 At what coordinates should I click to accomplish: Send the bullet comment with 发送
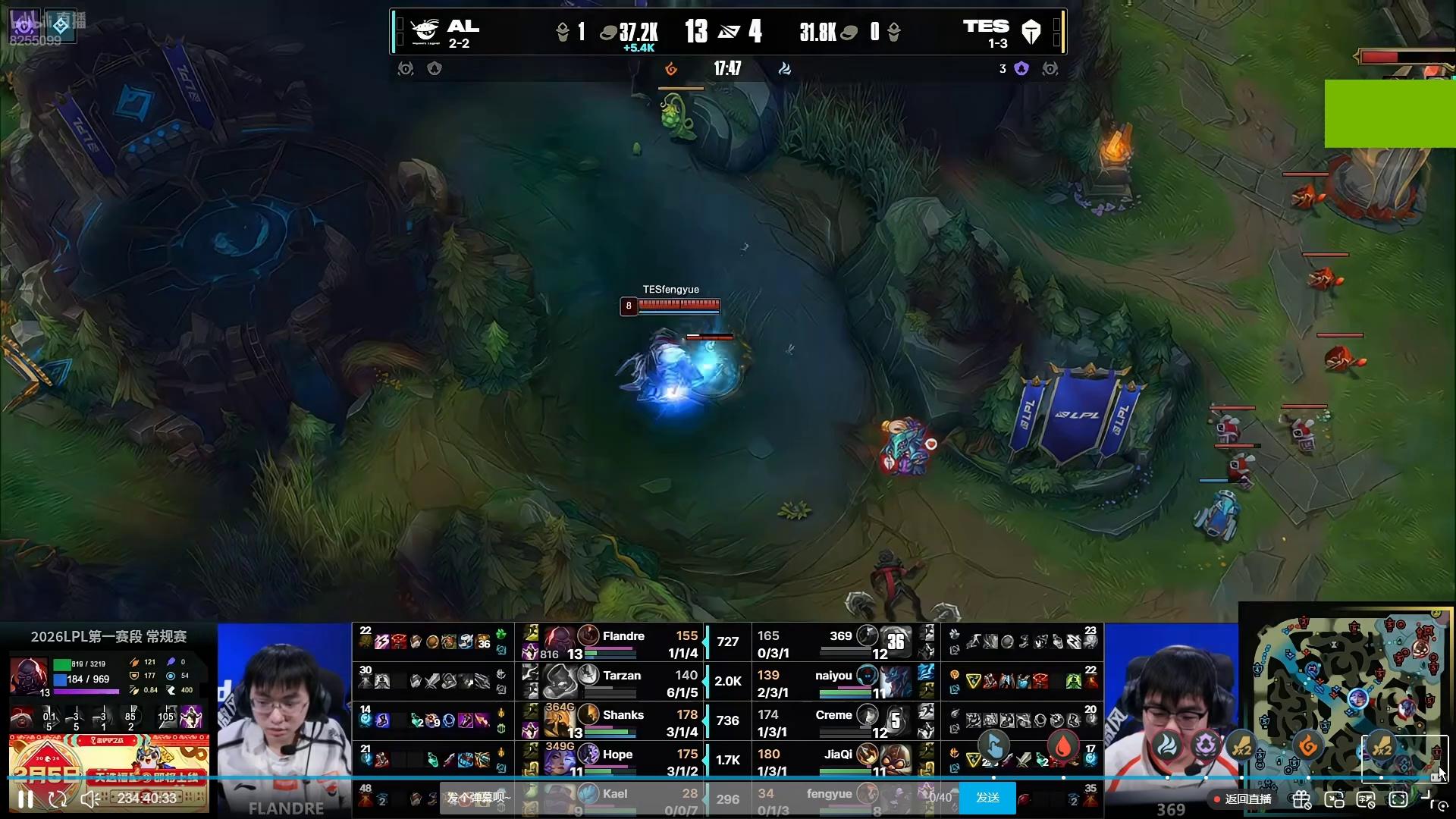tap(987, 798)
